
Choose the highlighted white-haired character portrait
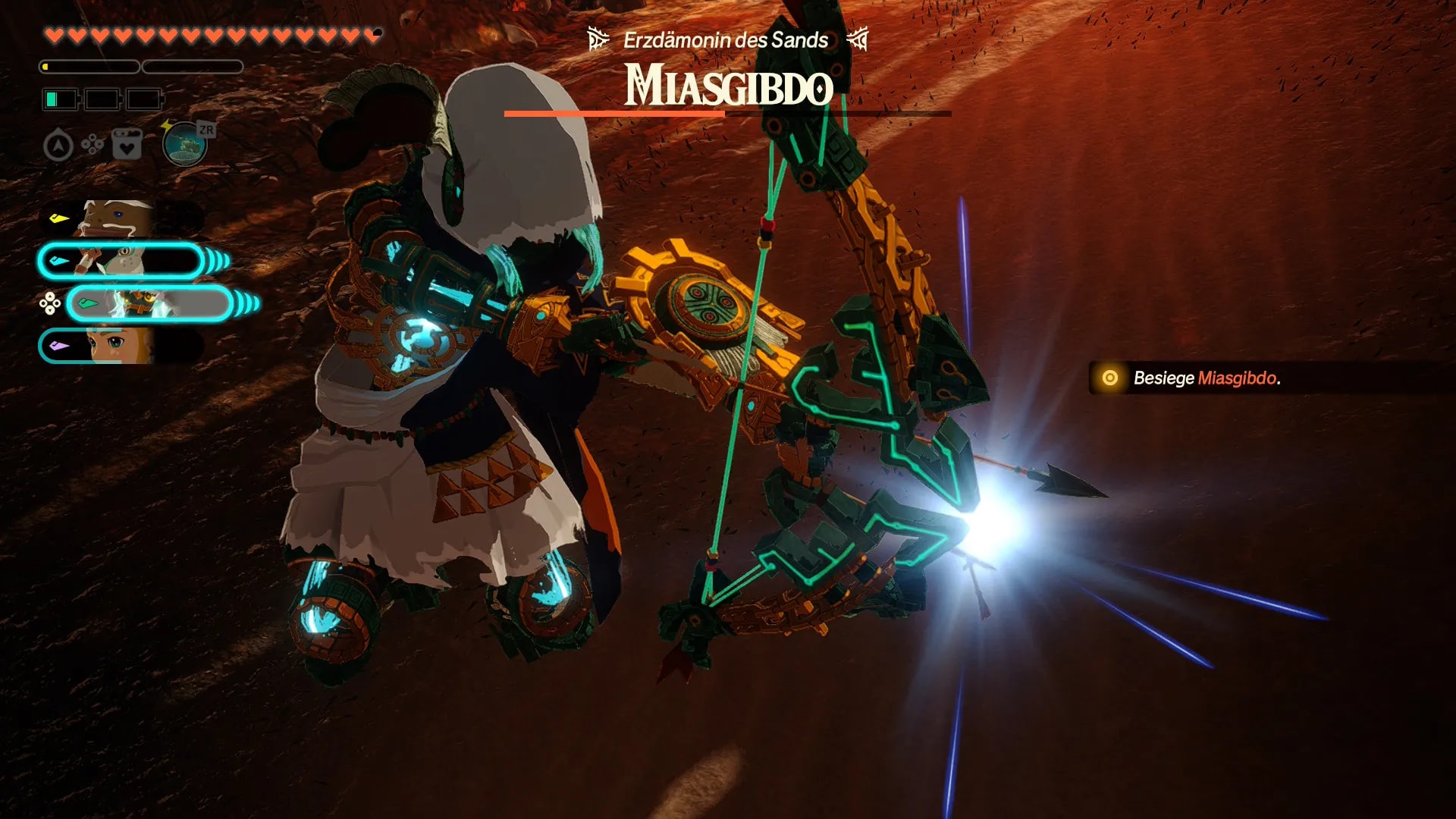coord(149,303)
